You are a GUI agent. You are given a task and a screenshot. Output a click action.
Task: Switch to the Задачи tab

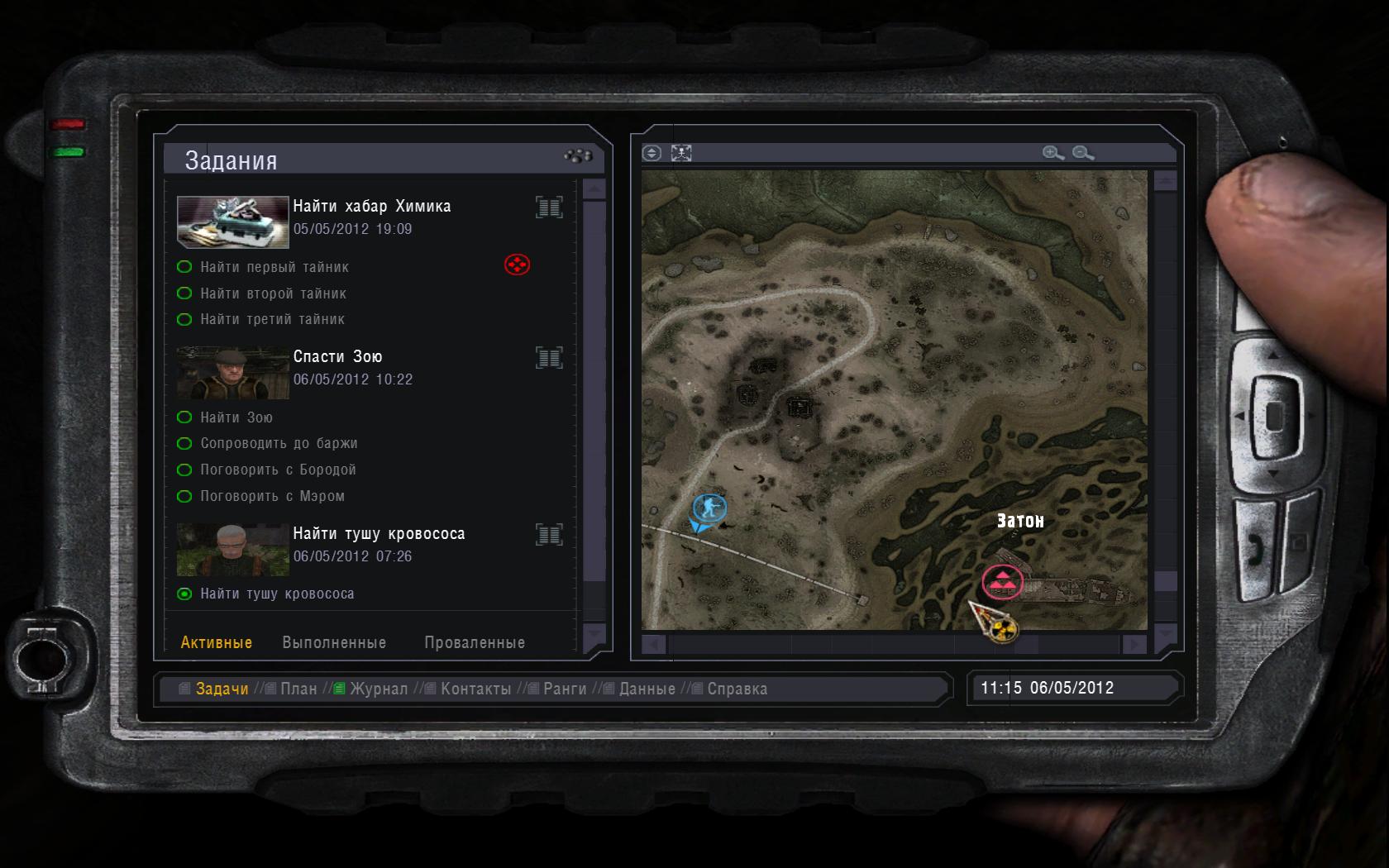coord(222,689)
